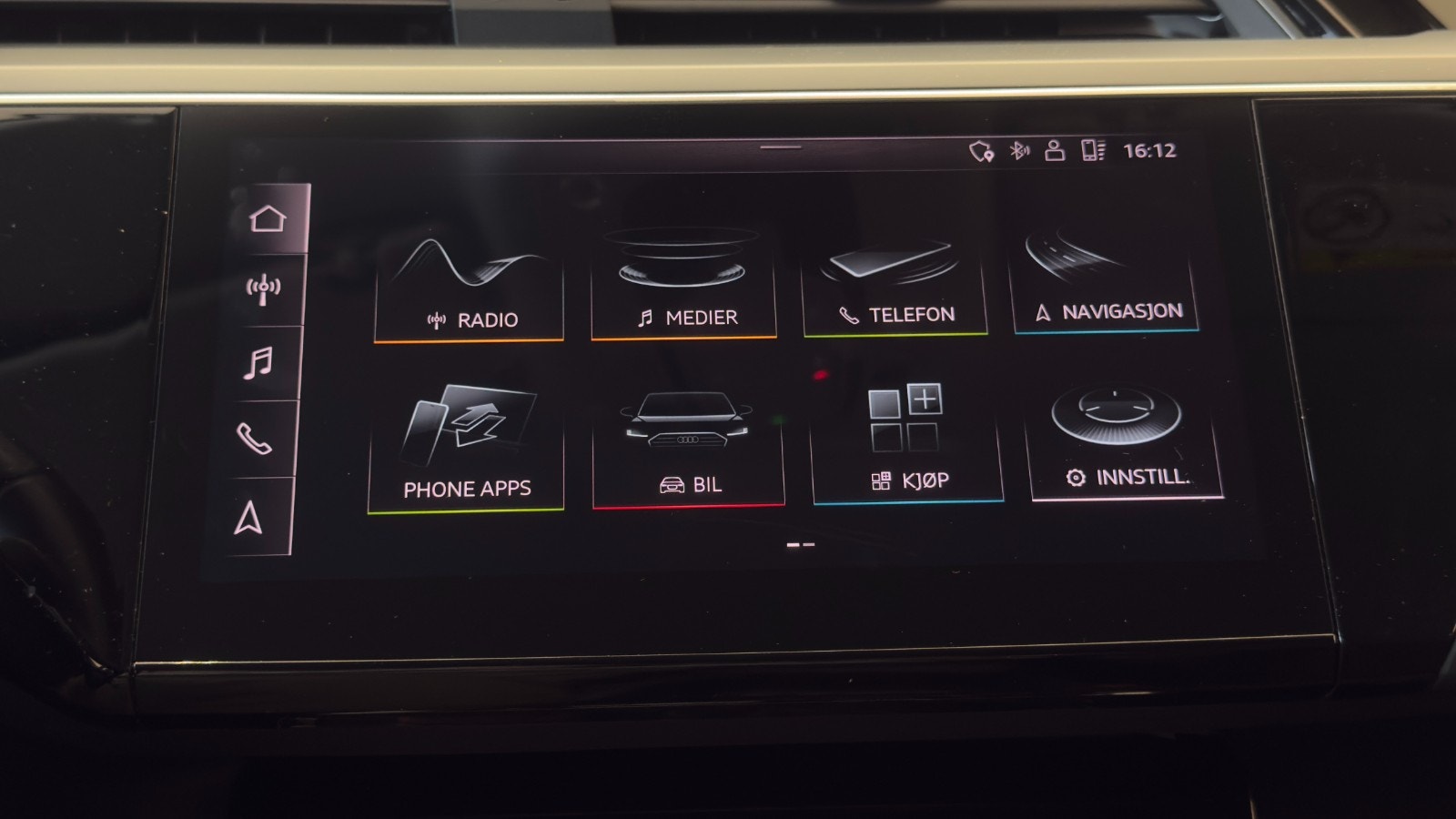Tap the Bluetooth icon in the status bar
The image size is (1456, 819).
coord(1019,151)
